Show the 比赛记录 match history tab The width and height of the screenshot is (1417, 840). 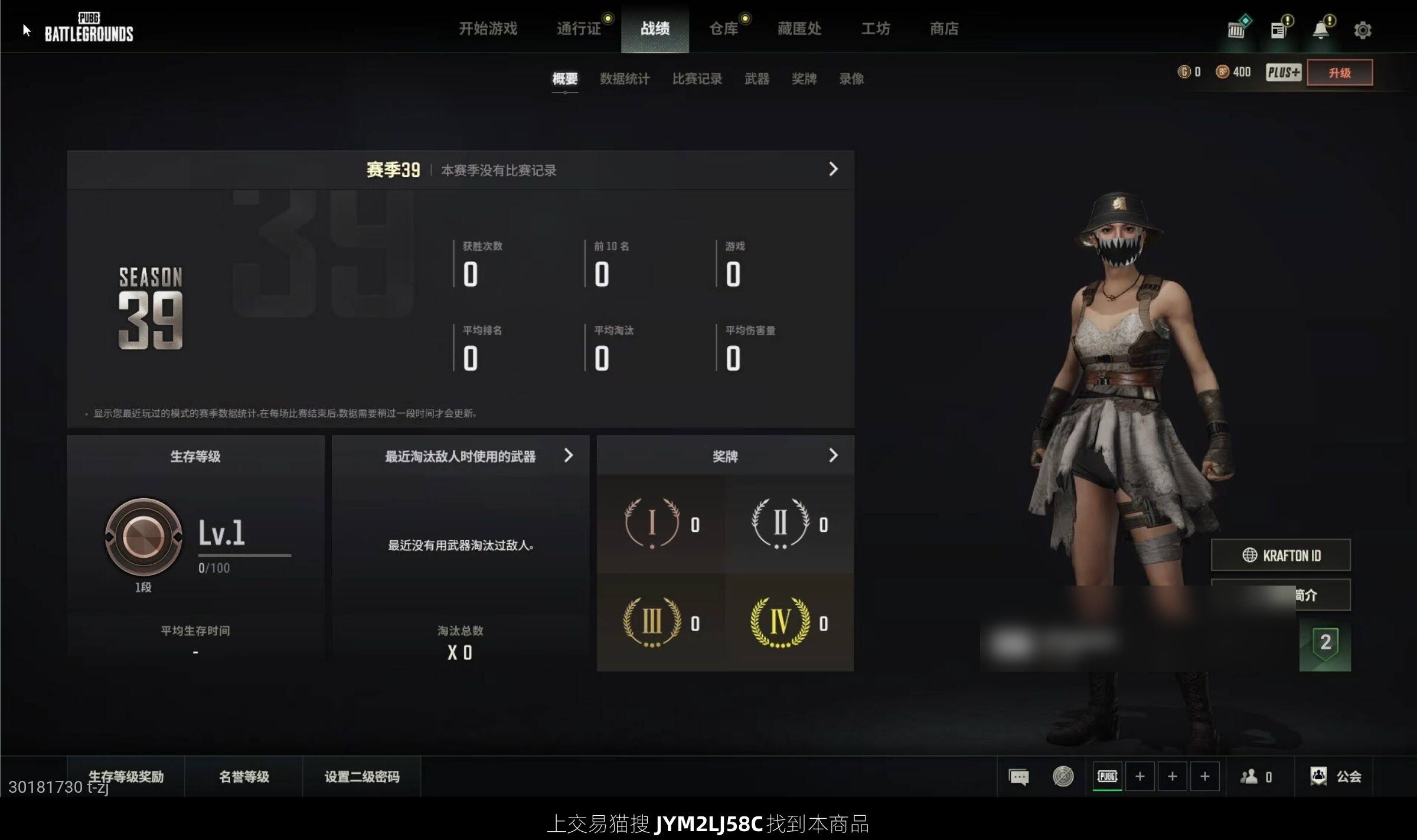coord(697,79)
